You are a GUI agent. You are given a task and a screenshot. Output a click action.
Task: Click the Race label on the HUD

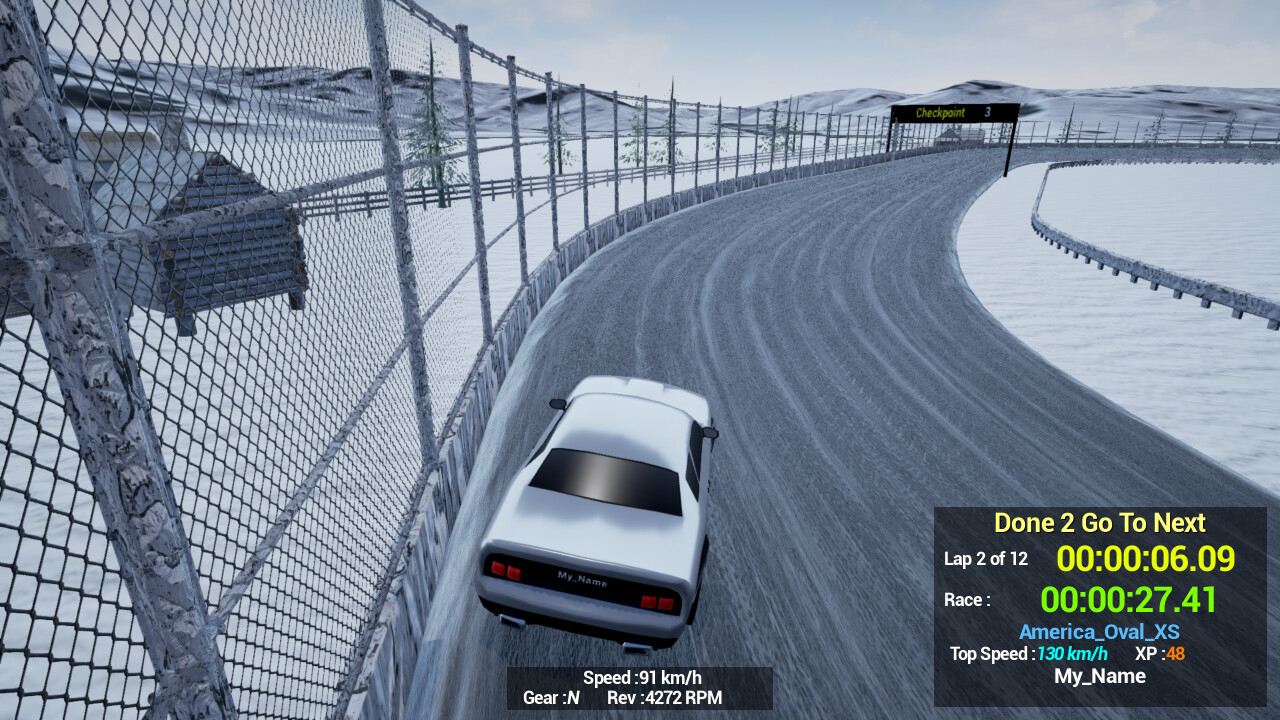click(x=967, y=599)
